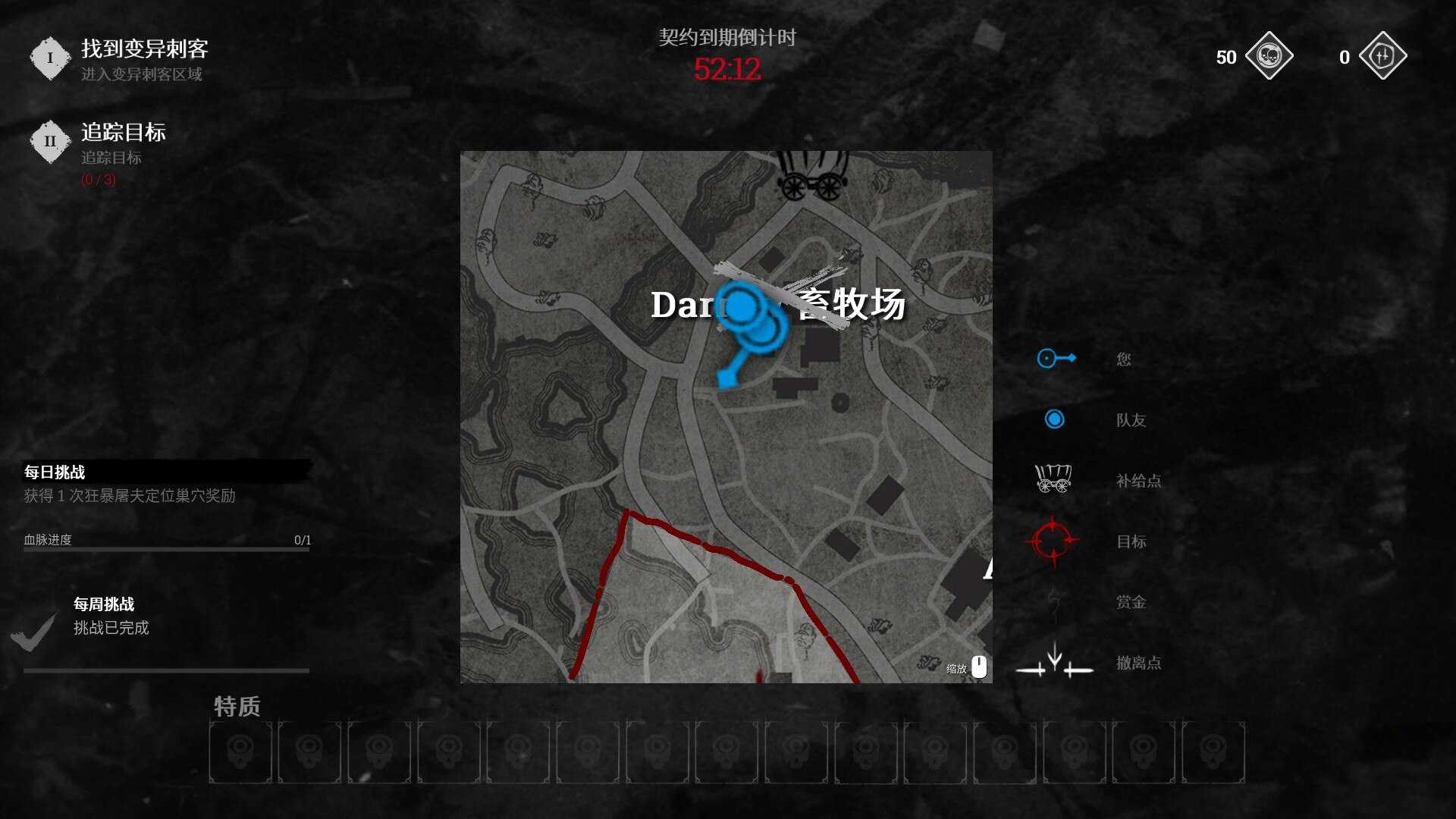Select the 补给点 supply point legend entry
The width and height of the screenshot is (1456, 819).
tap(1137, 481)
